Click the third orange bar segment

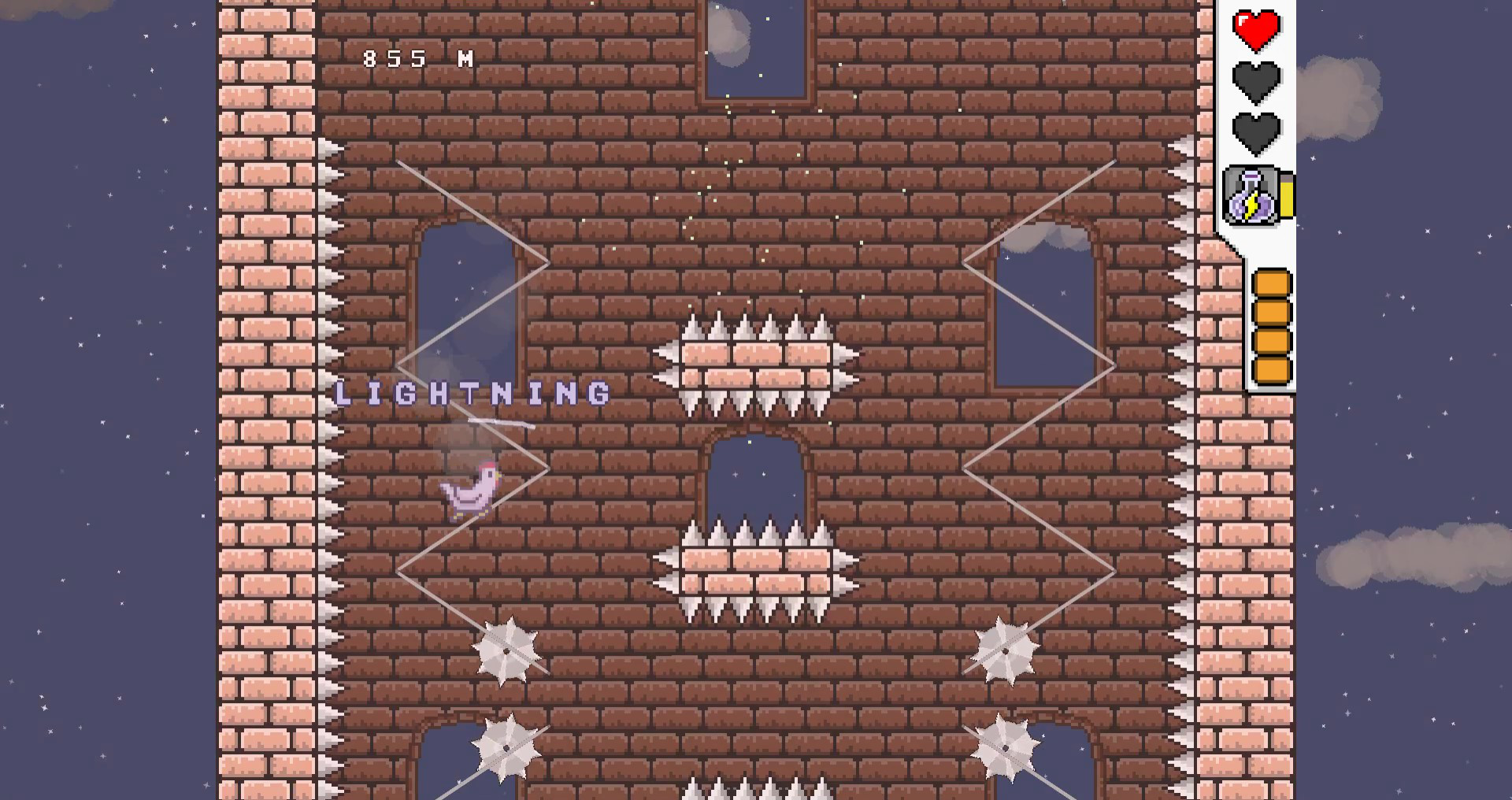click(x=1273, y=340)
